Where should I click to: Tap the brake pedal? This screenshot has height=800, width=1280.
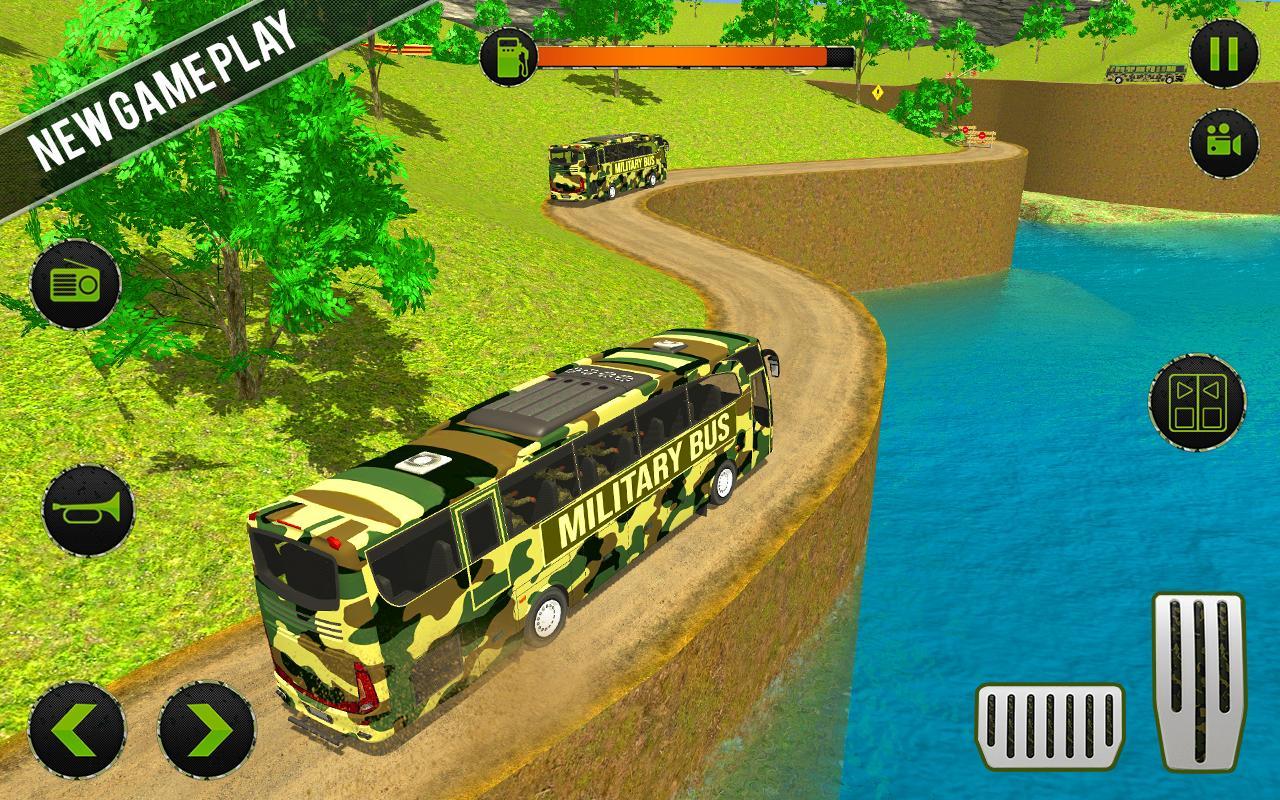click(x=1049, y=726)
